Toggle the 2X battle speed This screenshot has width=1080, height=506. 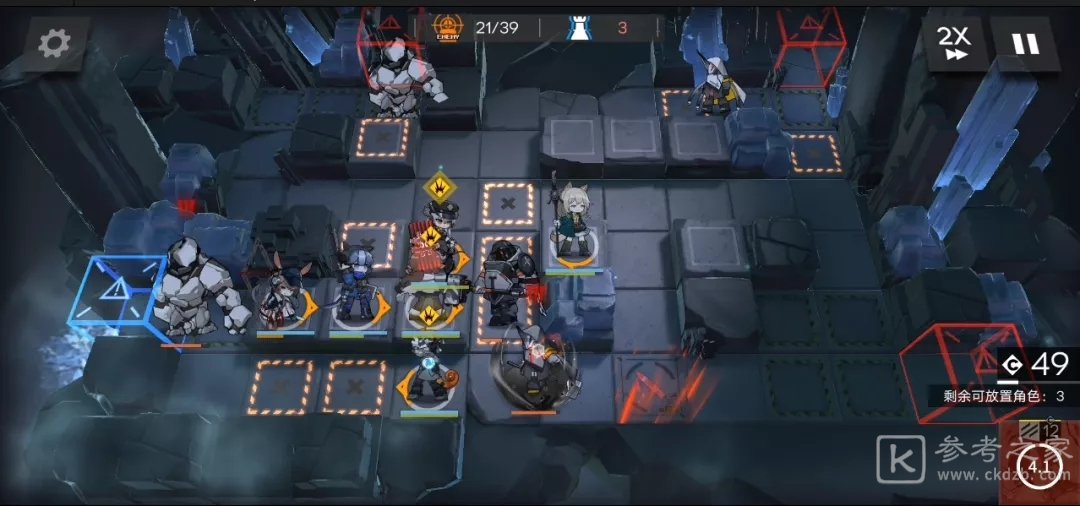(x=953, y=43)
